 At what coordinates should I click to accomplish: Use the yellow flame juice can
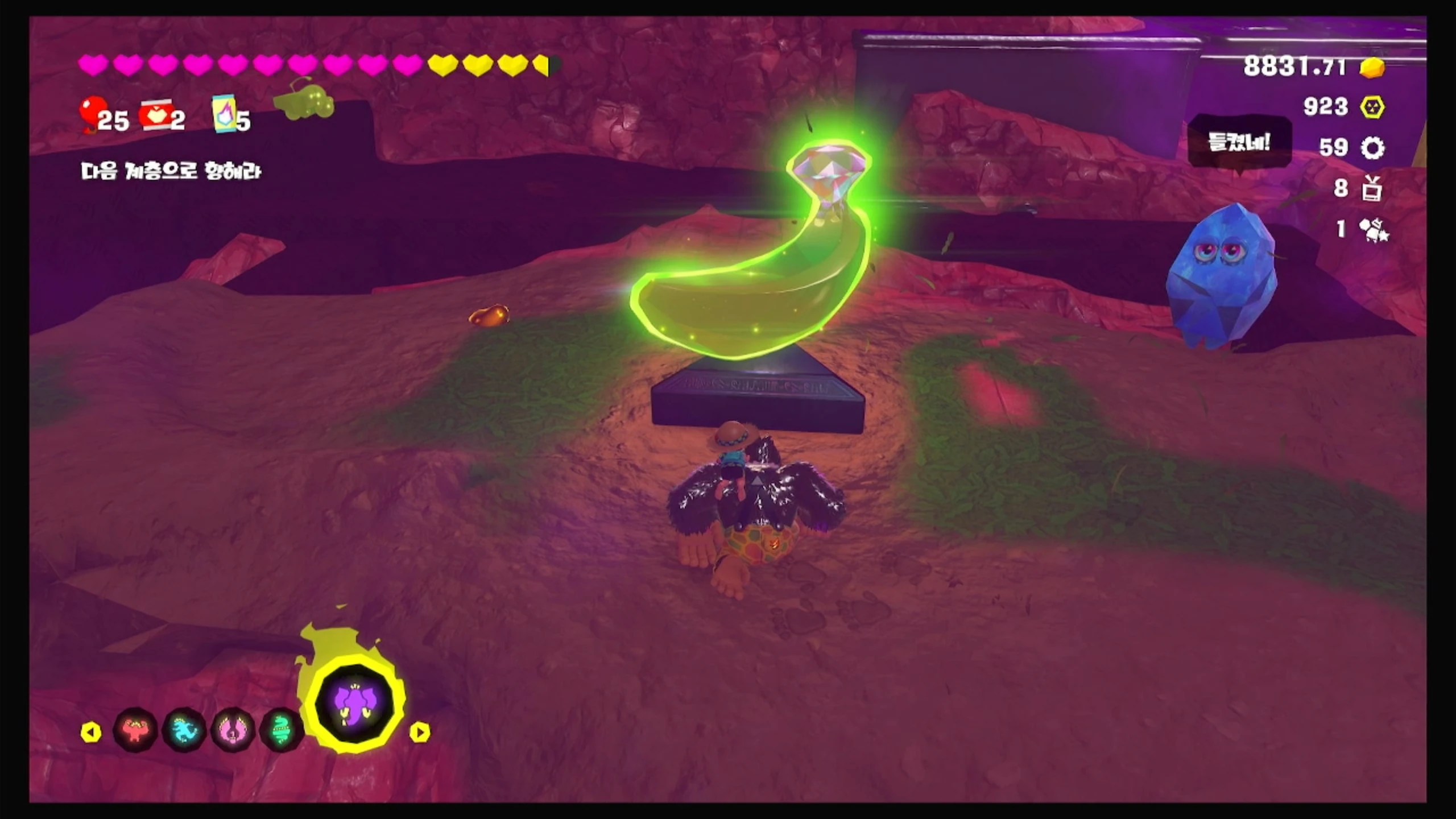pos(225,114)
